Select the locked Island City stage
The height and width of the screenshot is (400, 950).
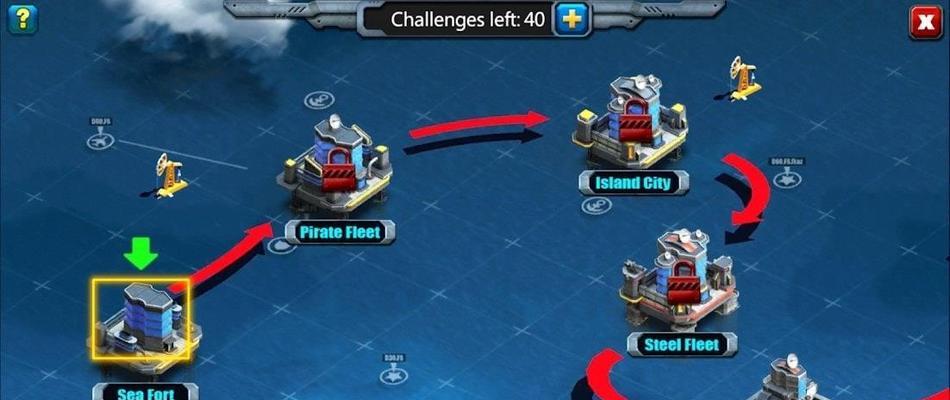(629, 125)
